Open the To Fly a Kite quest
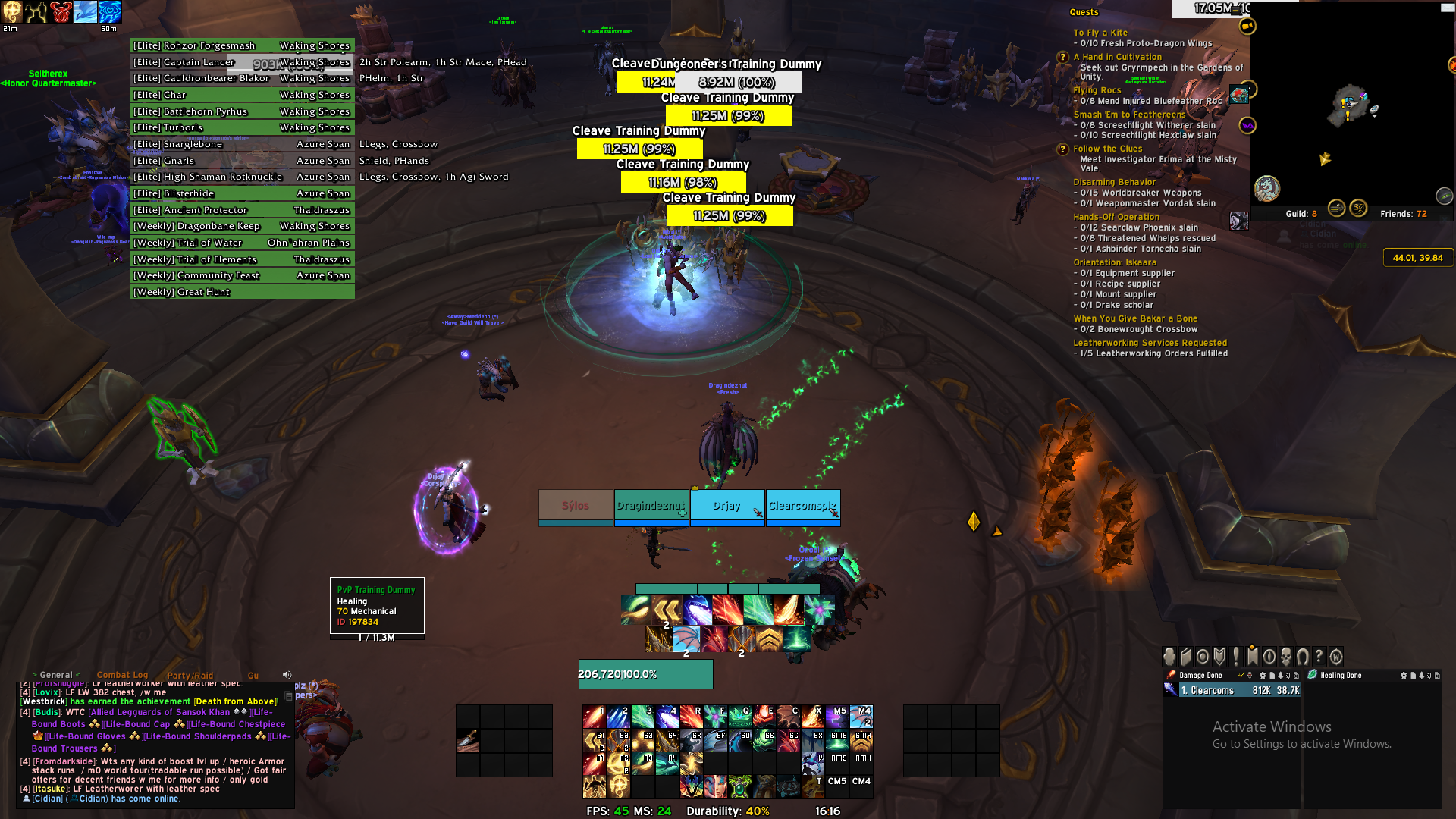Screen dimensions: 1456x819 1100,33
